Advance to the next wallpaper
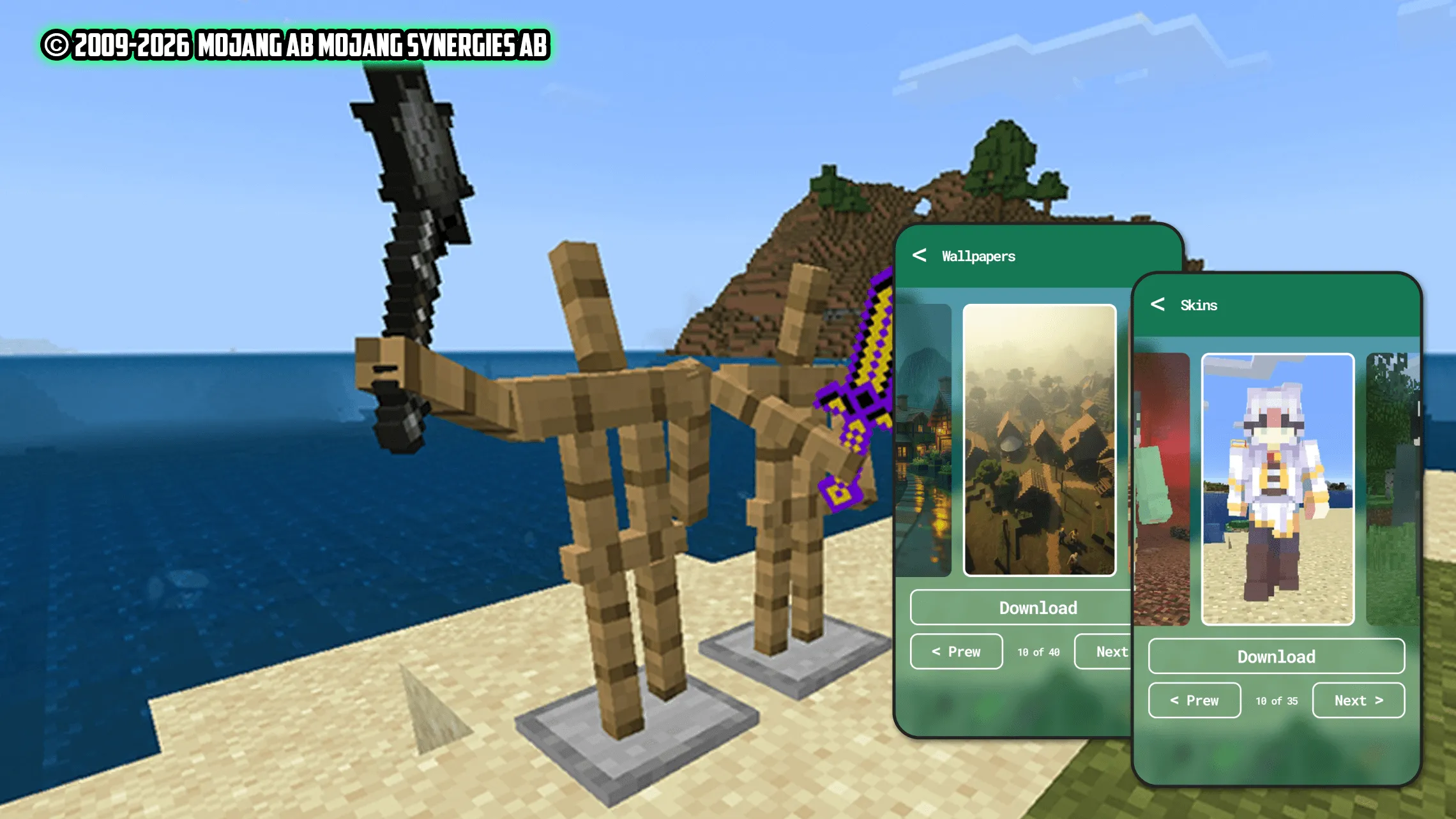1456x819 pixels. (x=1111, y=652)
